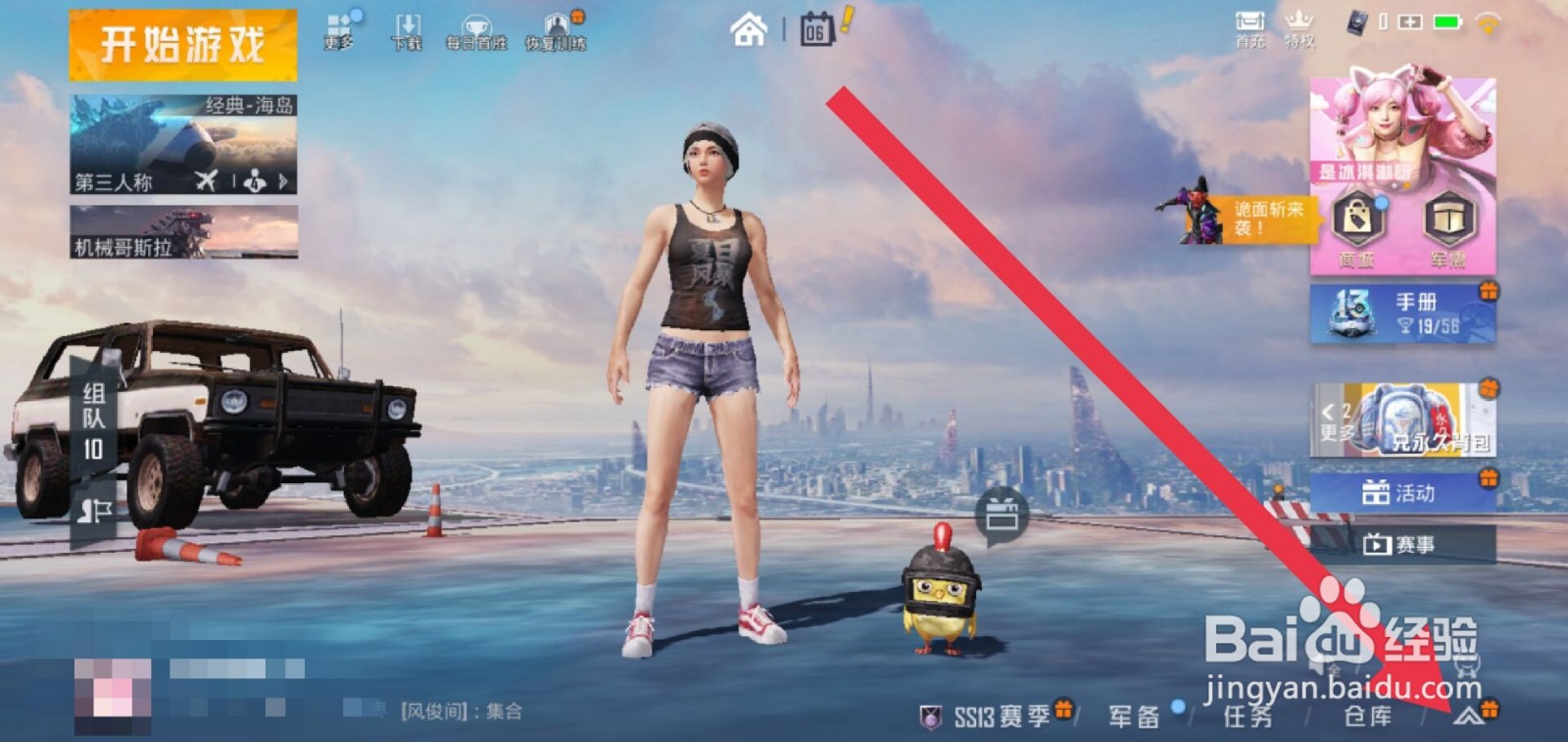The image size is (1568, 742).
Task: Click the chat message area showing 集合
Action: point(461,713)
